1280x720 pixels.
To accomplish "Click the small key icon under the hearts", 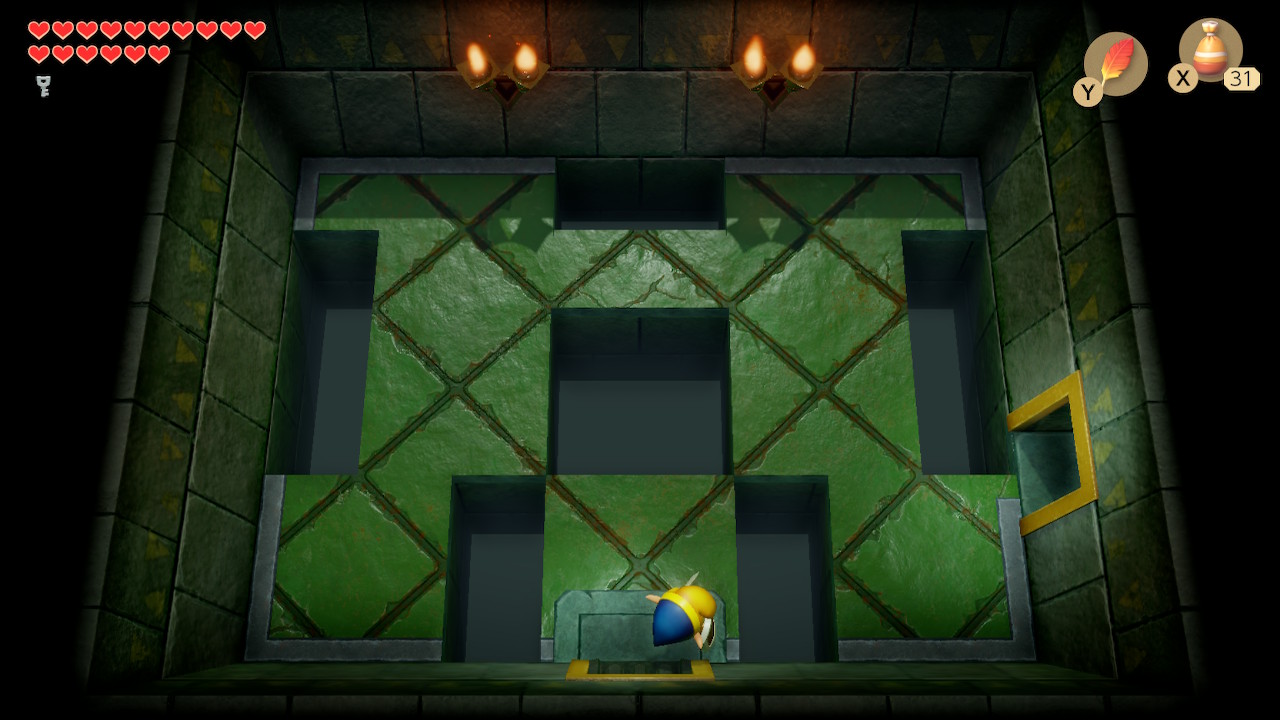I will pyautogui.click(x=43, y=86).
